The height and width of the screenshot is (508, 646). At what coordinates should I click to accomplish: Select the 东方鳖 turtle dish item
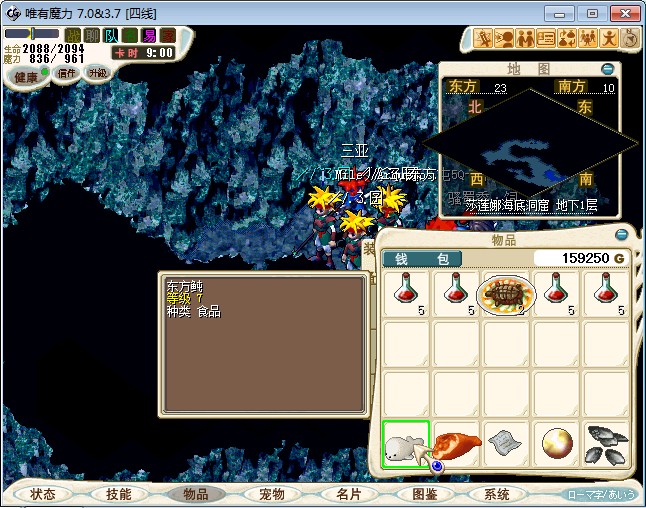(506, 294)
